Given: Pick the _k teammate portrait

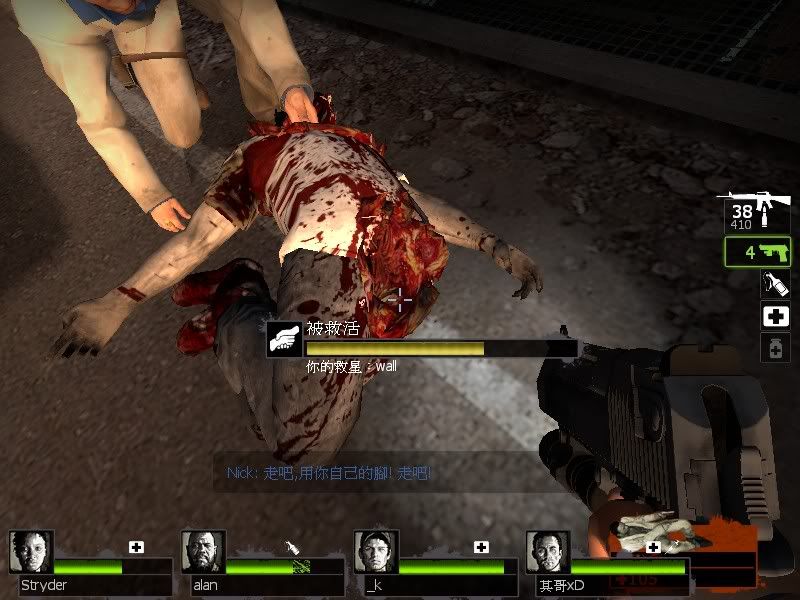Looking at the screenshot, I should coord(375,552).
